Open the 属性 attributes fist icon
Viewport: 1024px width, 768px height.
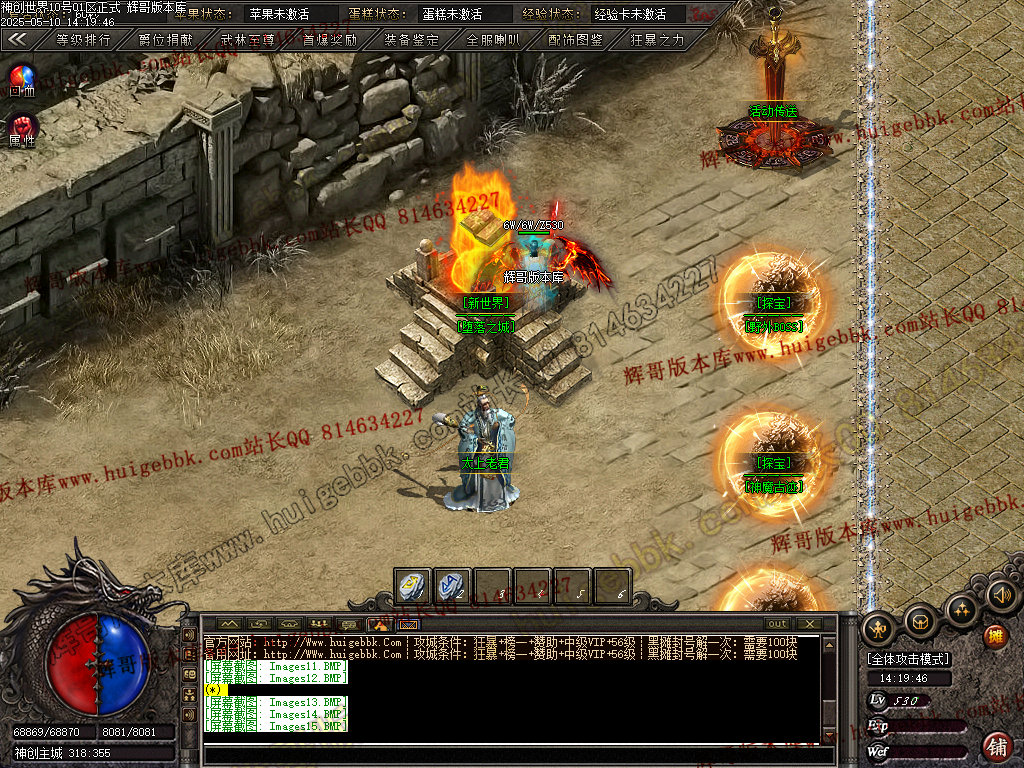(22, 129)
